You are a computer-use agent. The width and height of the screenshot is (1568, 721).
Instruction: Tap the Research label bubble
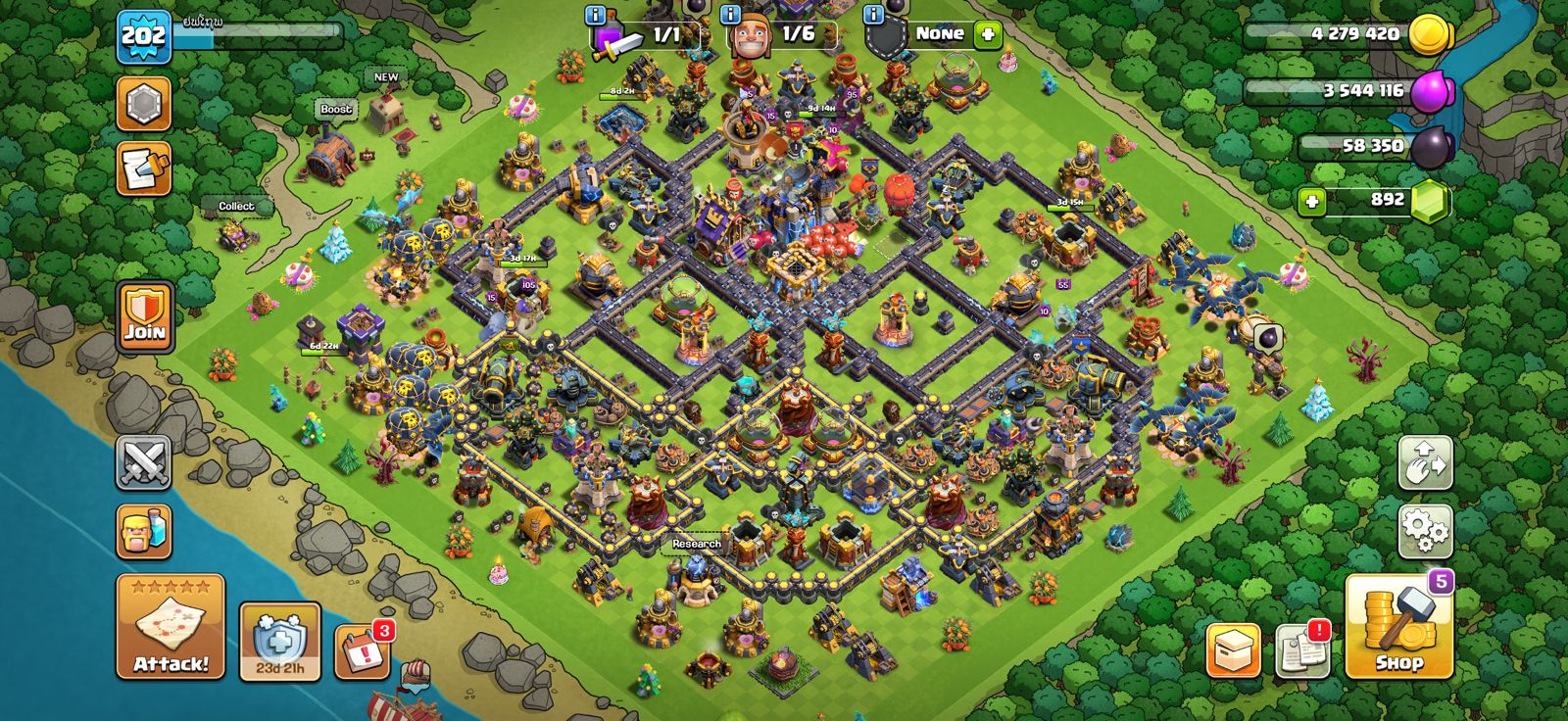click(x=697, y=544)
